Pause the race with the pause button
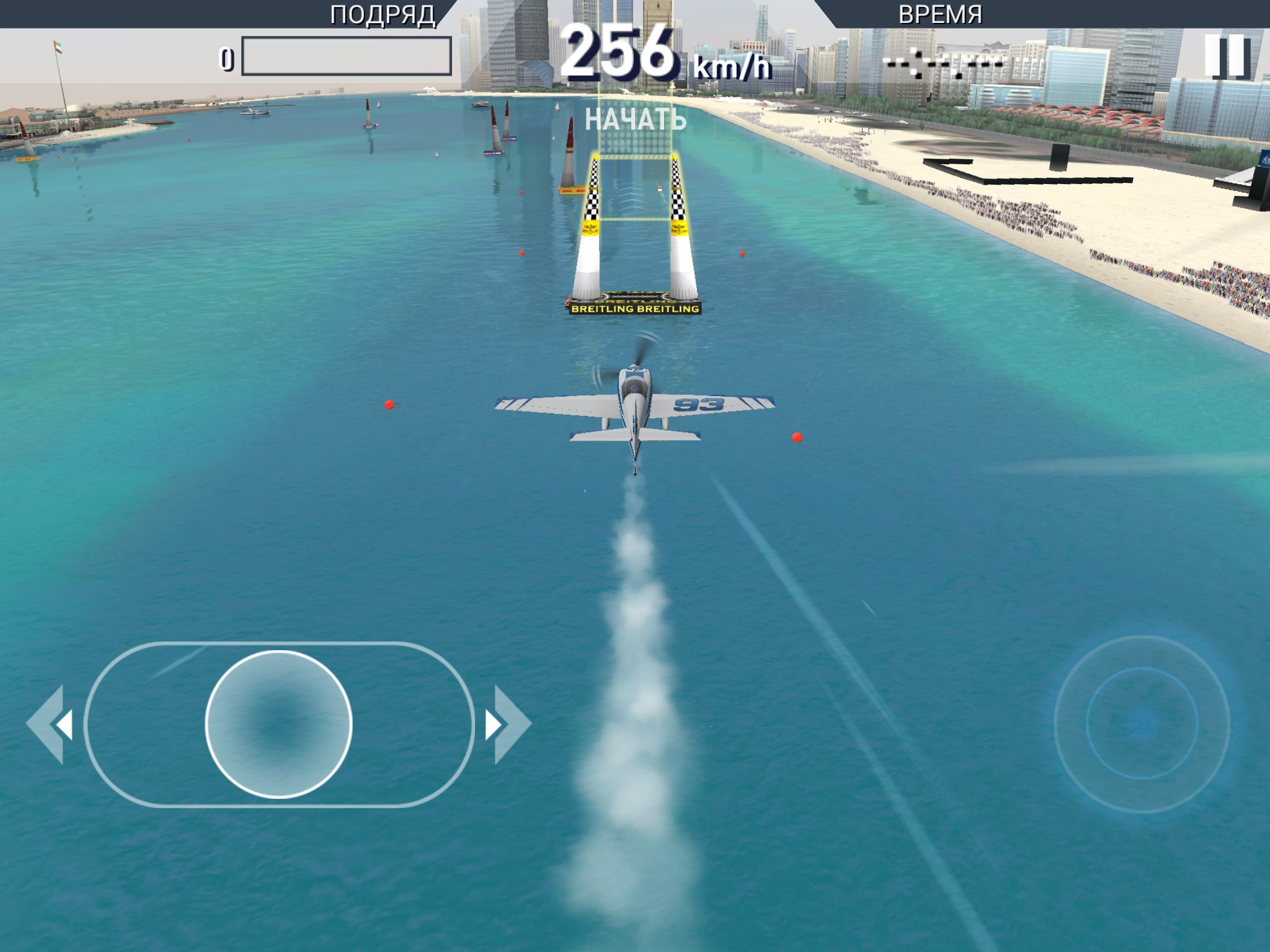This screenshot has width=1270, height=952. pos(1226,56)
